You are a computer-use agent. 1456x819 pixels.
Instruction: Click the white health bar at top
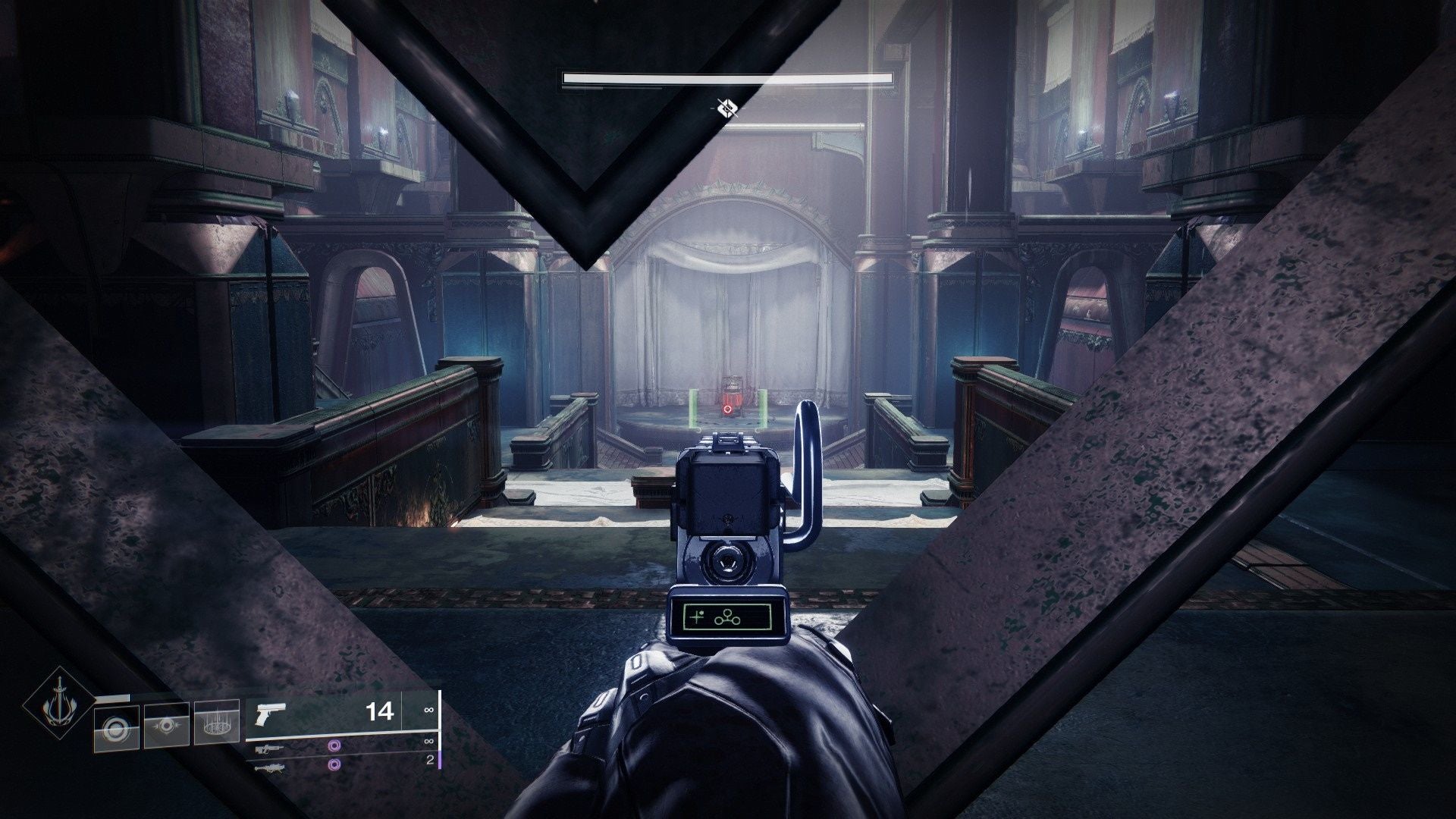(x=726, y=77)
